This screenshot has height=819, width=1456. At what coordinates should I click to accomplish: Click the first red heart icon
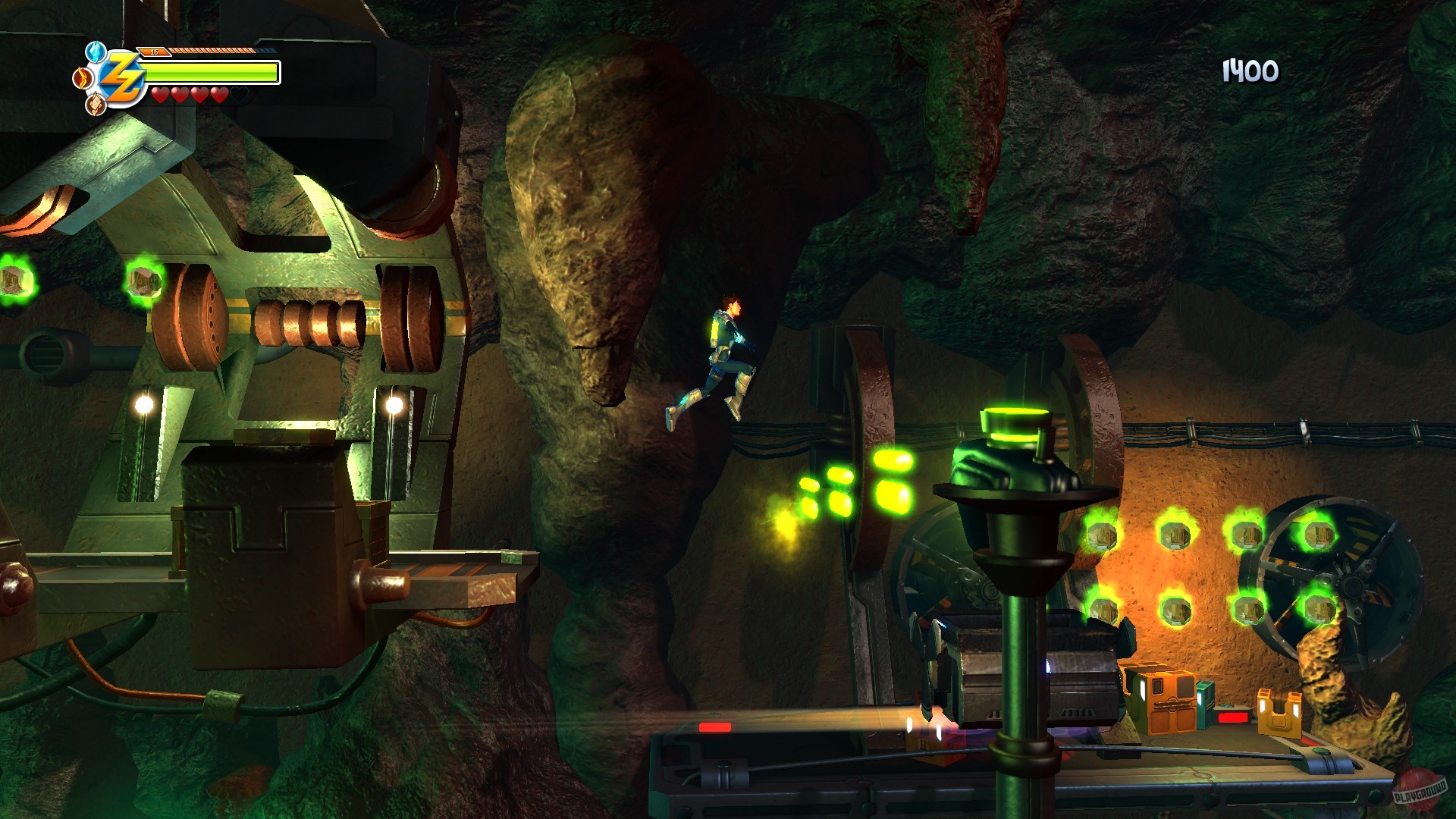(159, 96)
